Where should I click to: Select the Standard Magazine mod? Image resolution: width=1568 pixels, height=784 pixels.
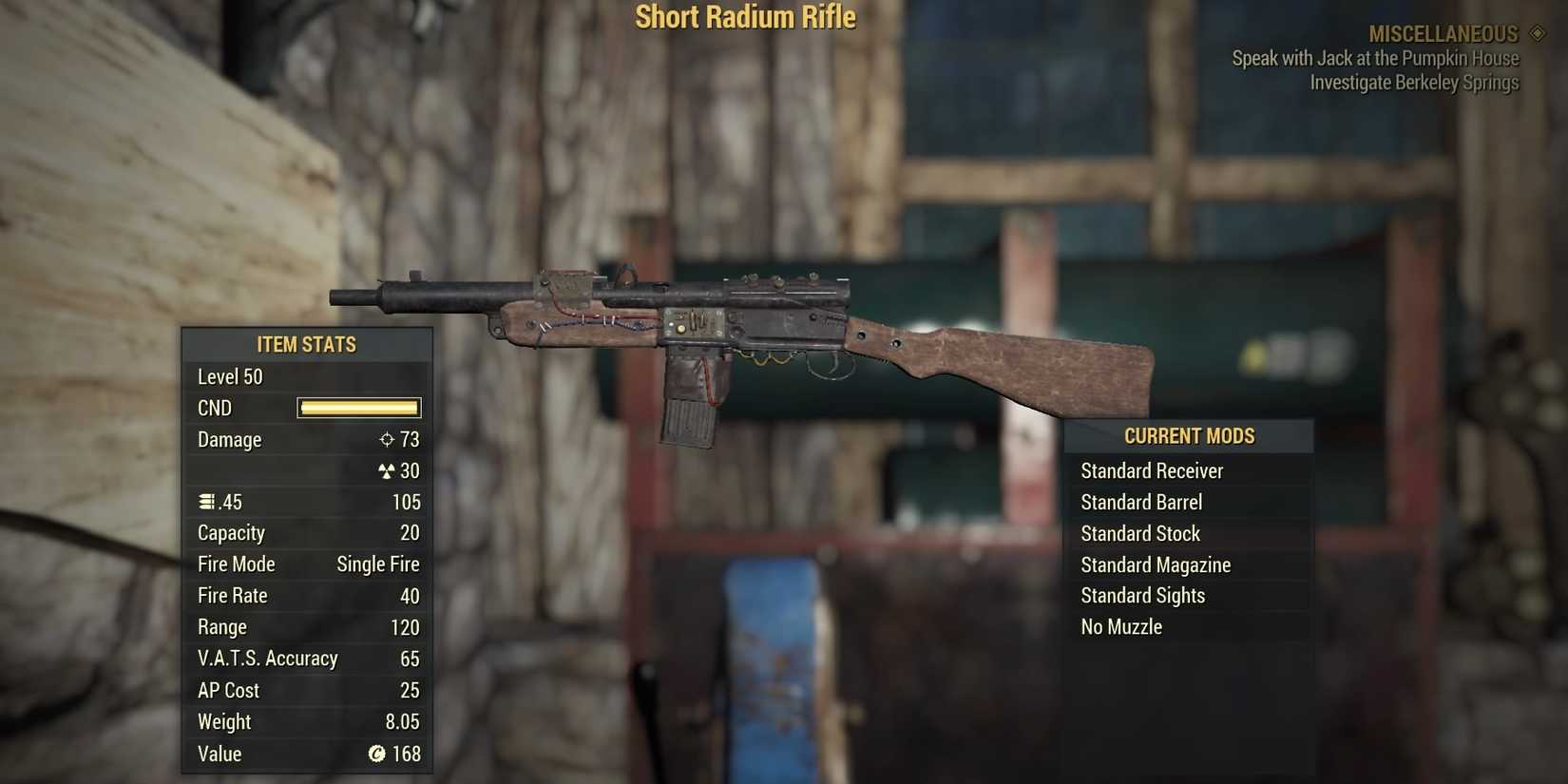point(1156,564)
